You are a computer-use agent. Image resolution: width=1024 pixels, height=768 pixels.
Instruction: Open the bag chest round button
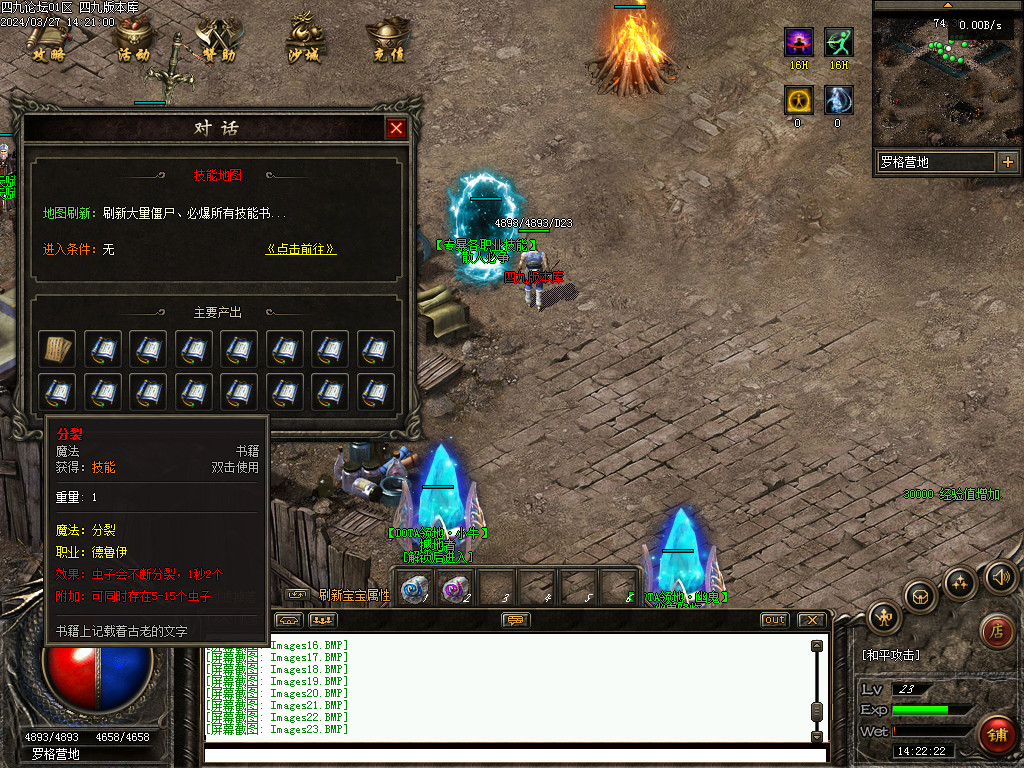(920, 597)
